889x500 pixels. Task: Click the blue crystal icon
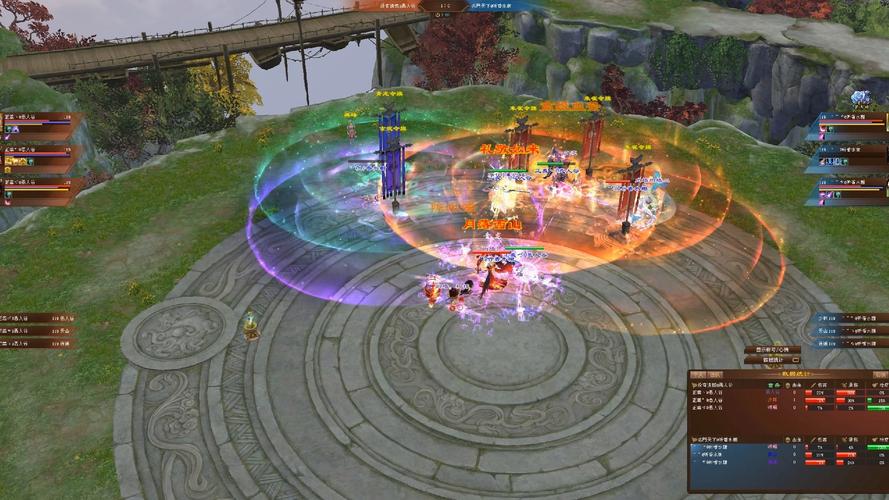pos(860,98)
